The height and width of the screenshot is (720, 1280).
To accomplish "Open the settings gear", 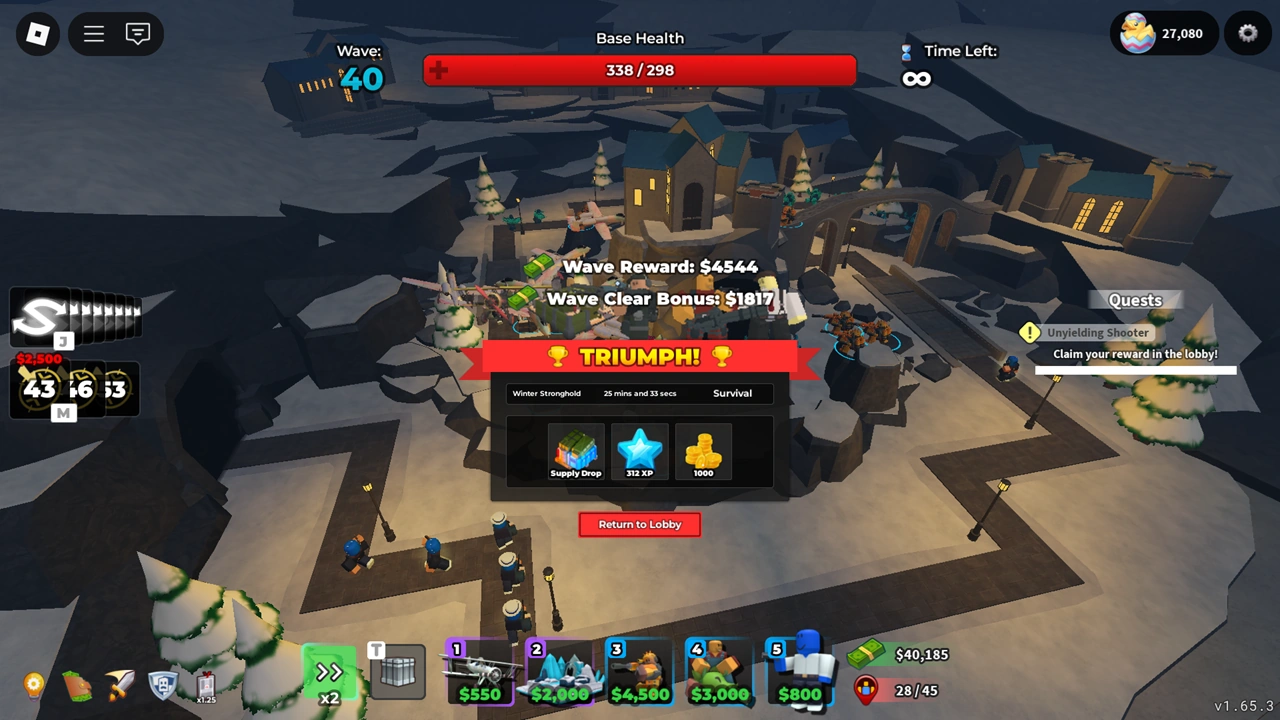I will point(1247,33).
